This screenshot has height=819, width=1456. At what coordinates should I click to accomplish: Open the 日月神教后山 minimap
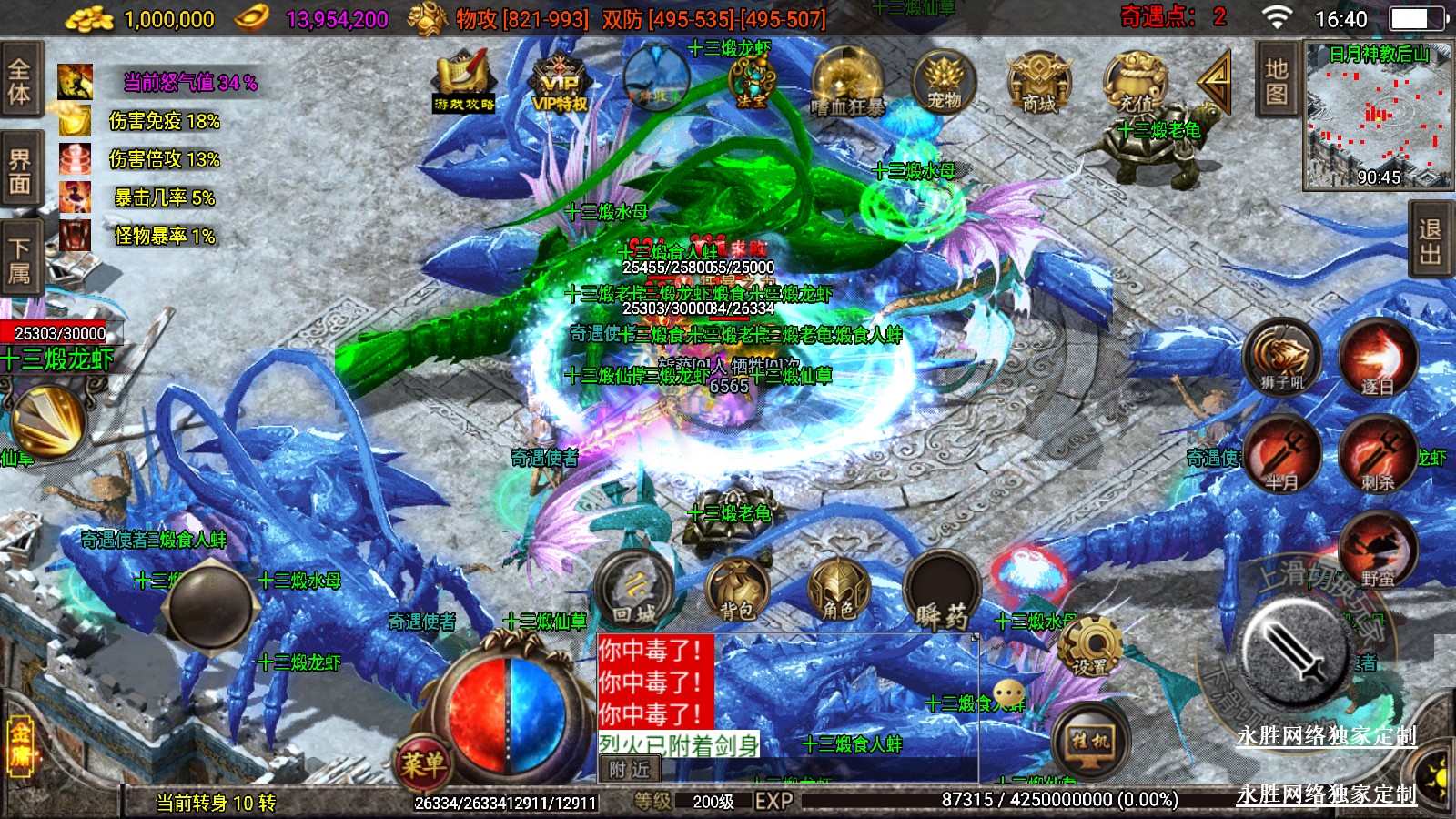point(1378,116)
